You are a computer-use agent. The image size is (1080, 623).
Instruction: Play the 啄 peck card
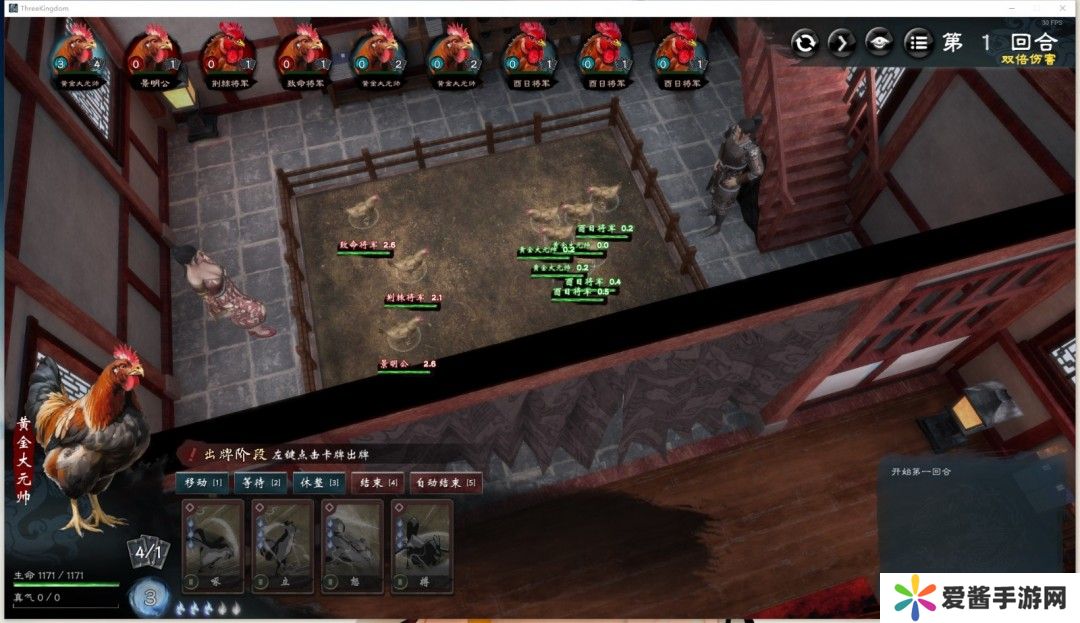[x=213, y=546]
